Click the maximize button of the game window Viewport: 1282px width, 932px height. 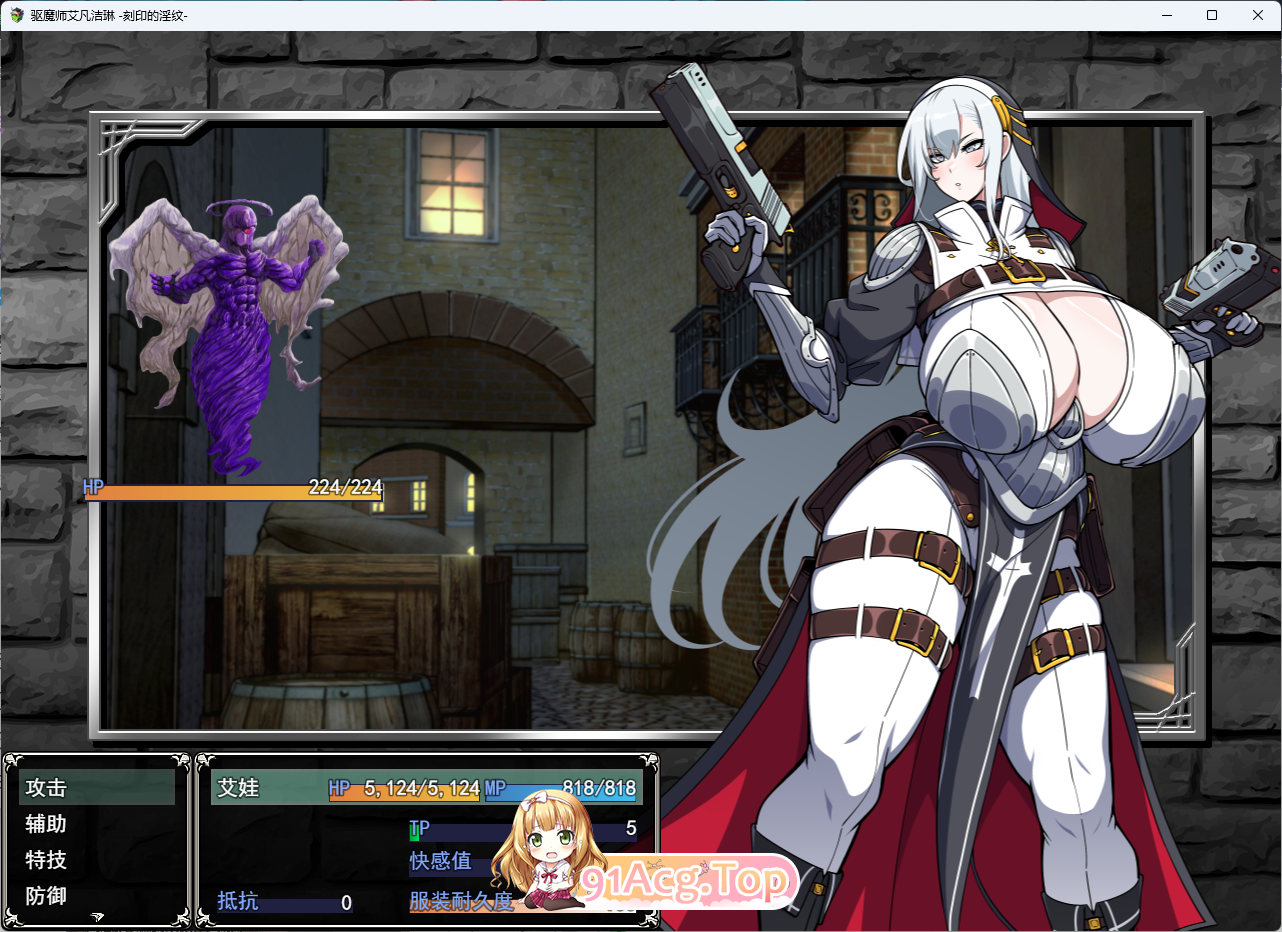[1212, 15]
